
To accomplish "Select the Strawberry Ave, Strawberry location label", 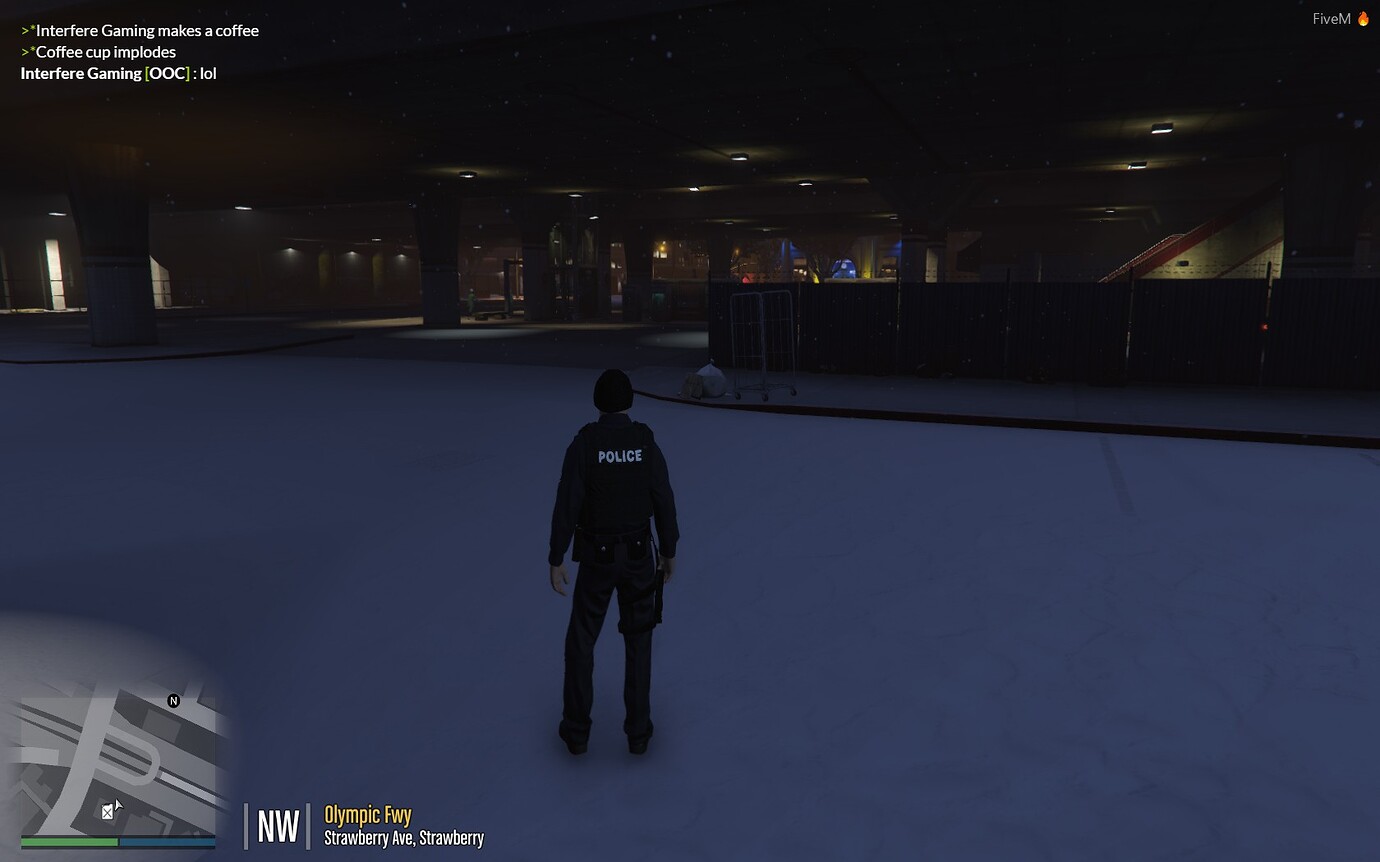I will tap(403, 838).
